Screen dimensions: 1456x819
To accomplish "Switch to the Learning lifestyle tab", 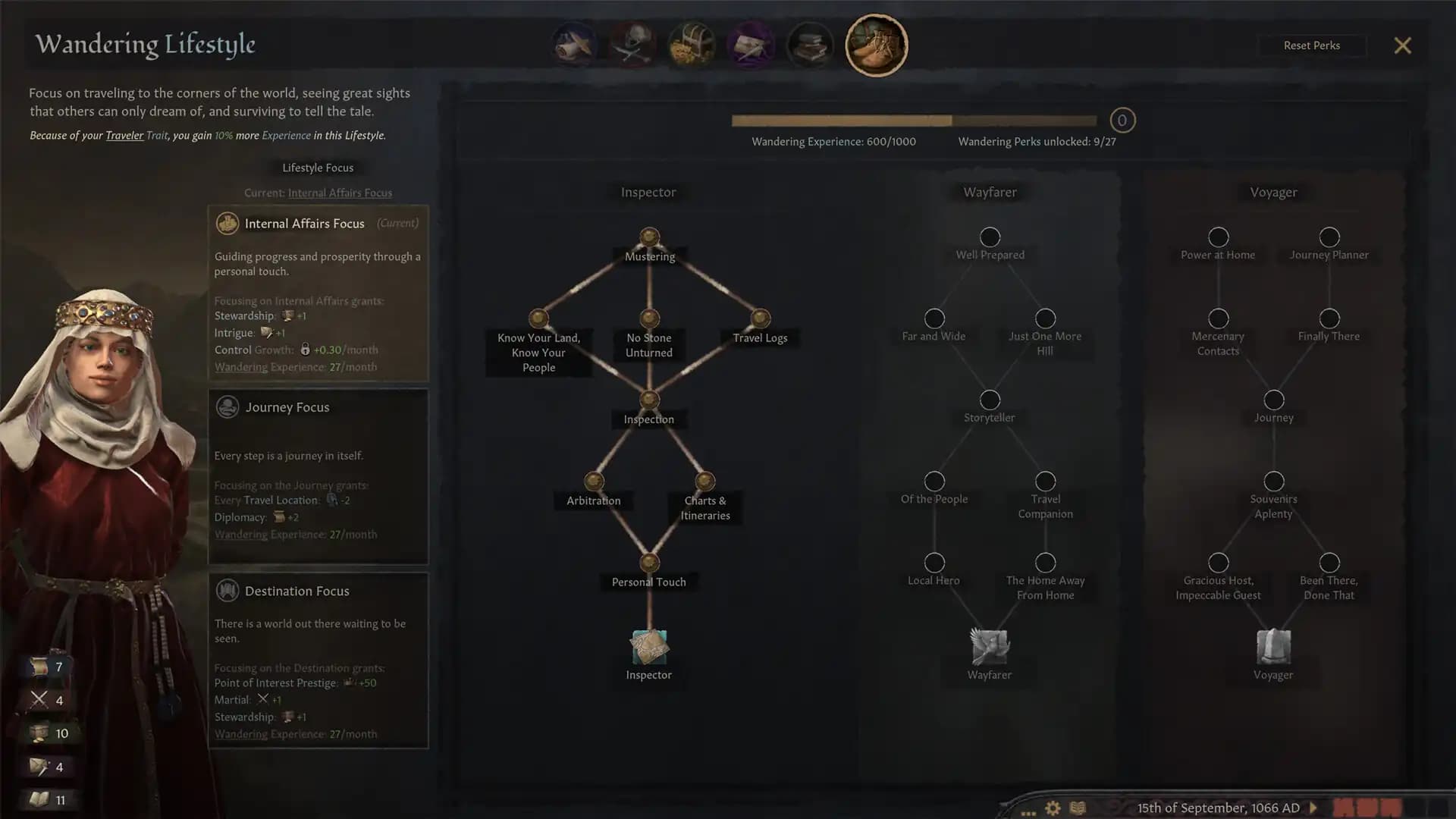I will point(810,45).
